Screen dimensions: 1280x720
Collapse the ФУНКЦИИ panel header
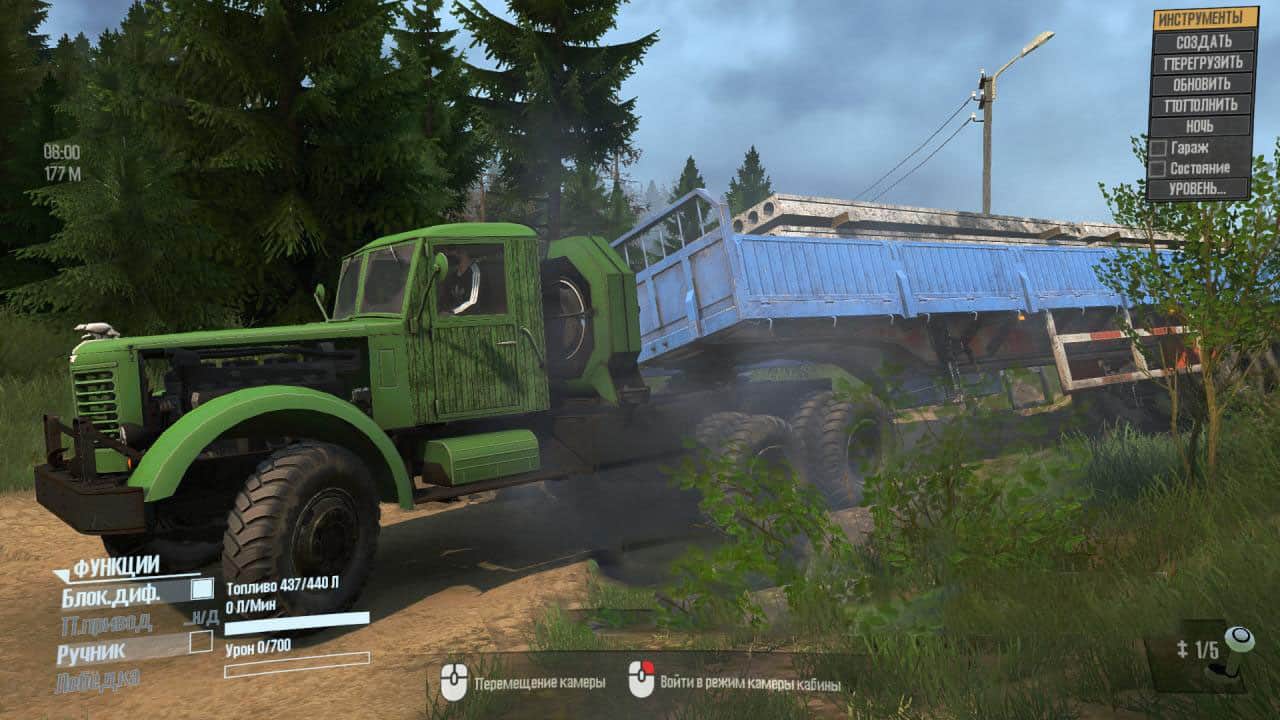coord(115,567)
